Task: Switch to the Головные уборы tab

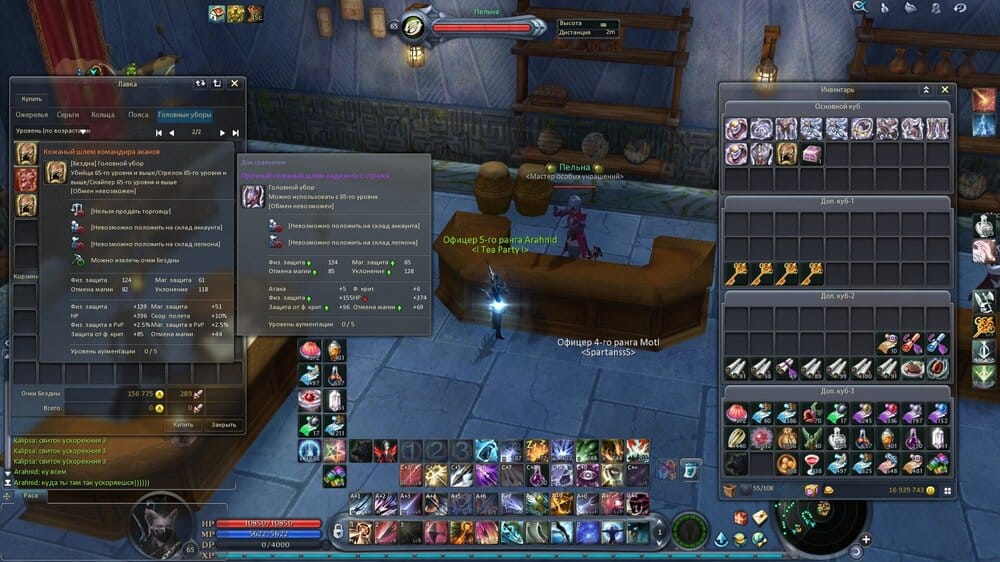Action: pos(185,115)
